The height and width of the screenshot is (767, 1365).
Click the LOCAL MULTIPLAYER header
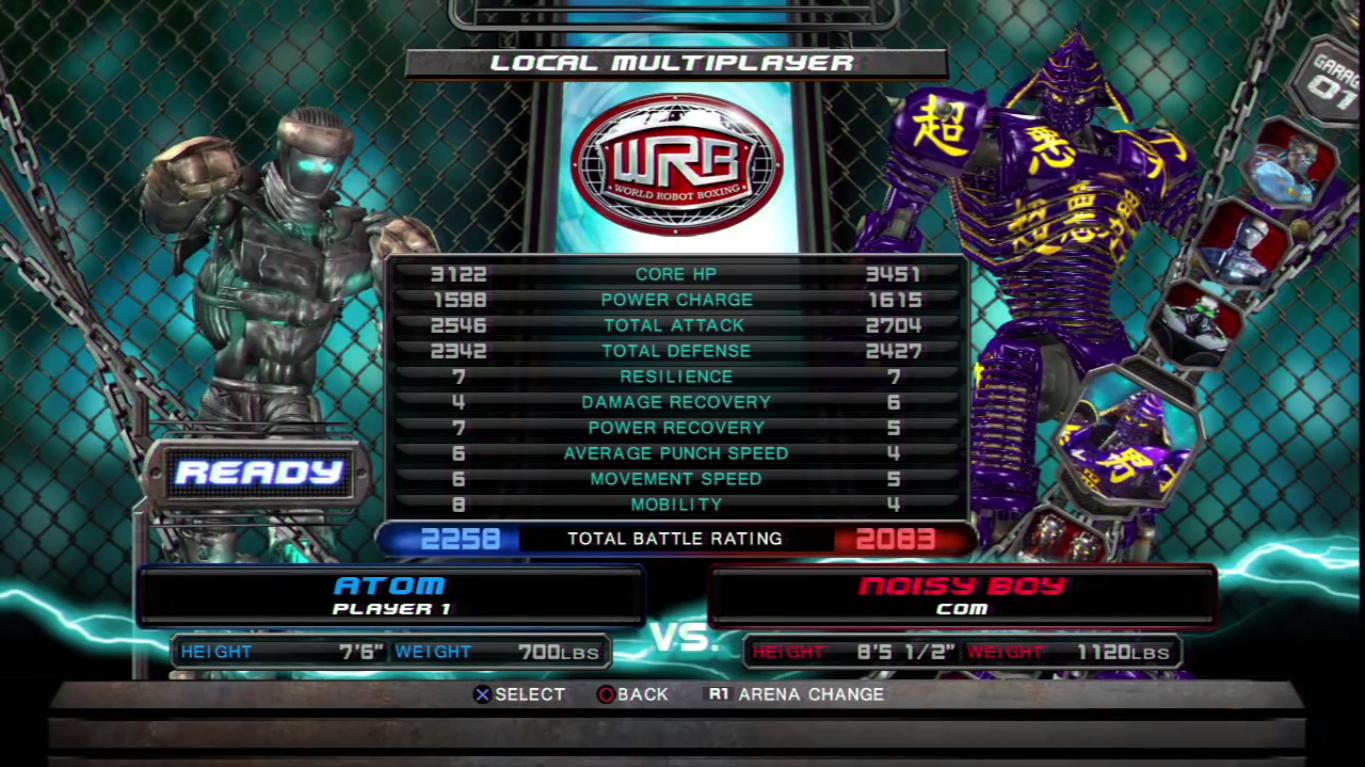pos(676,63)
